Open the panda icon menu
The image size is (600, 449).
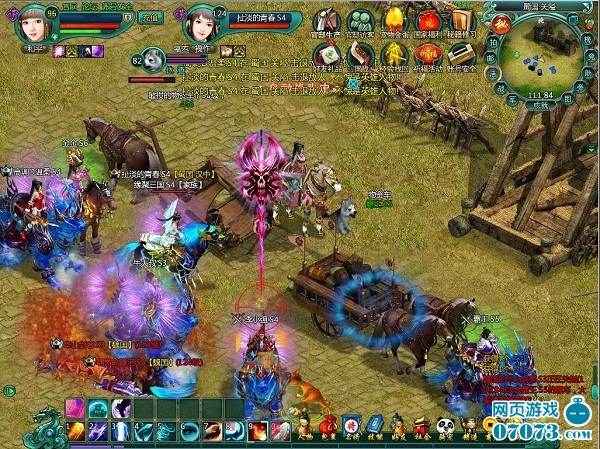tap(441, 432)
